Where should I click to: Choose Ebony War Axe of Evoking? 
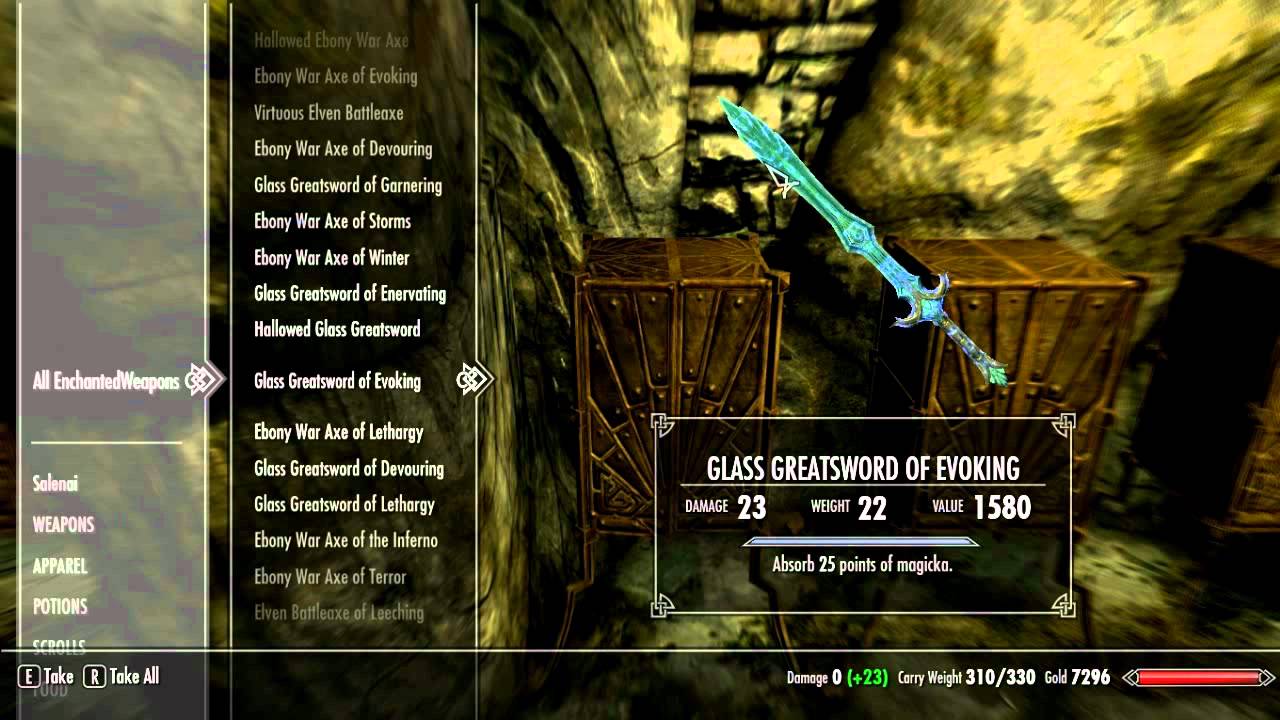pyautogui.click(x=335, y=76)
